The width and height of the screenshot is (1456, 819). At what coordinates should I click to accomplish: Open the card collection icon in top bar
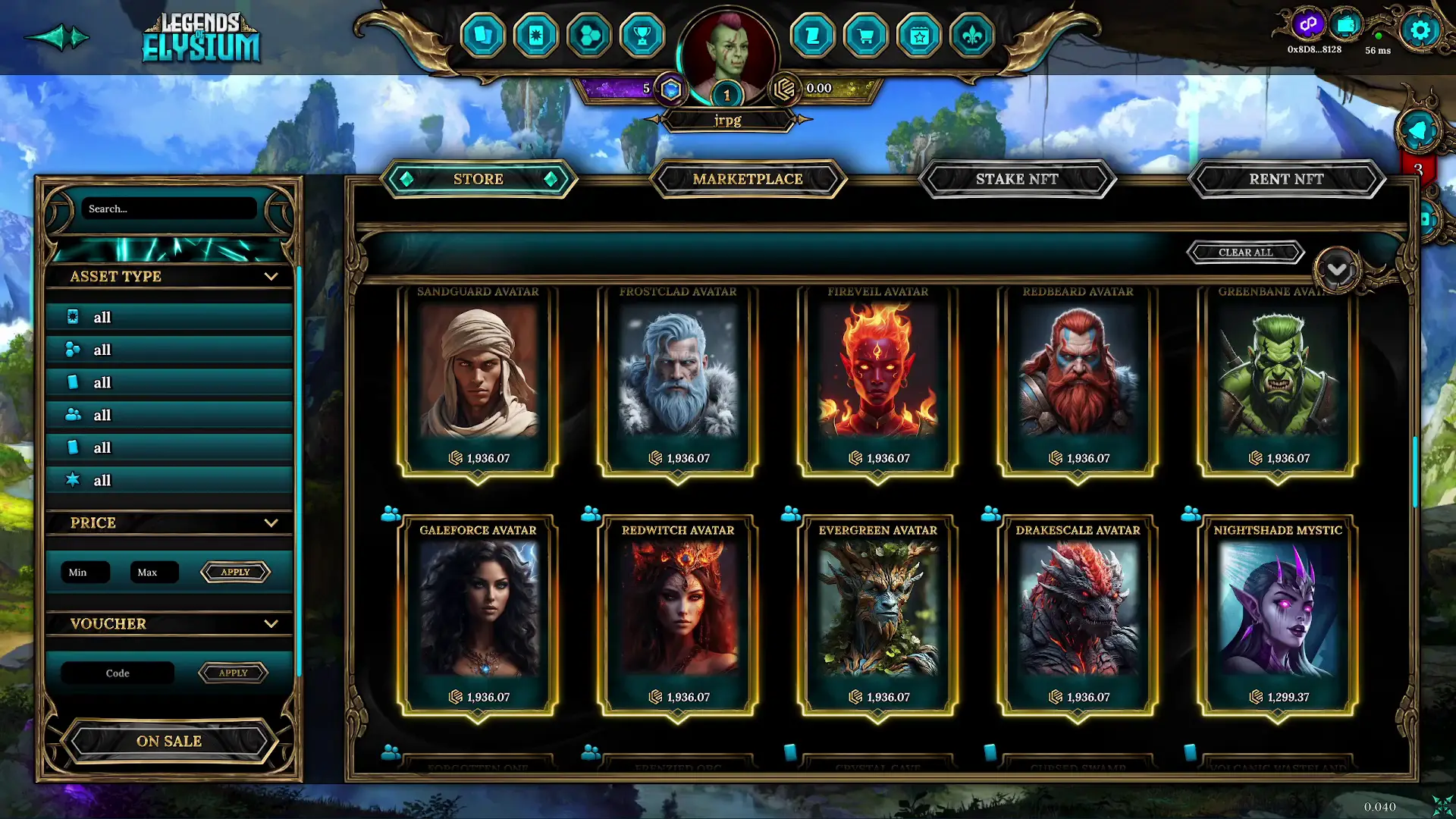tap(485, 35)
